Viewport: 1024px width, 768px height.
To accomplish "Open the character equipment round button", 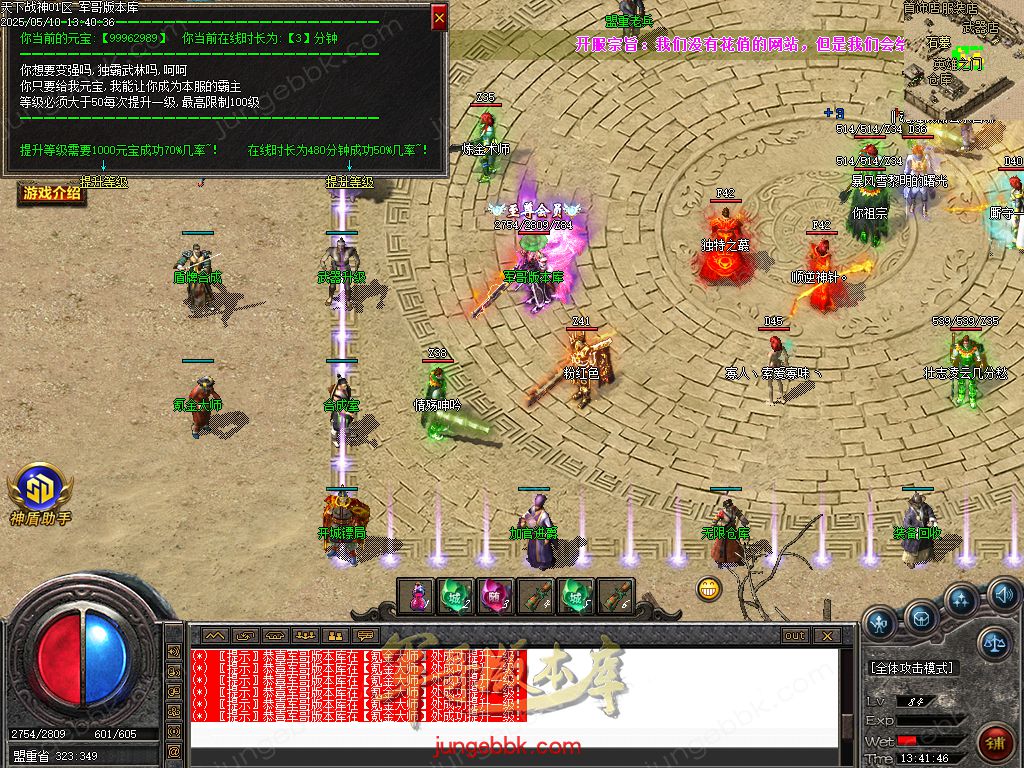I will coord(881,624).
